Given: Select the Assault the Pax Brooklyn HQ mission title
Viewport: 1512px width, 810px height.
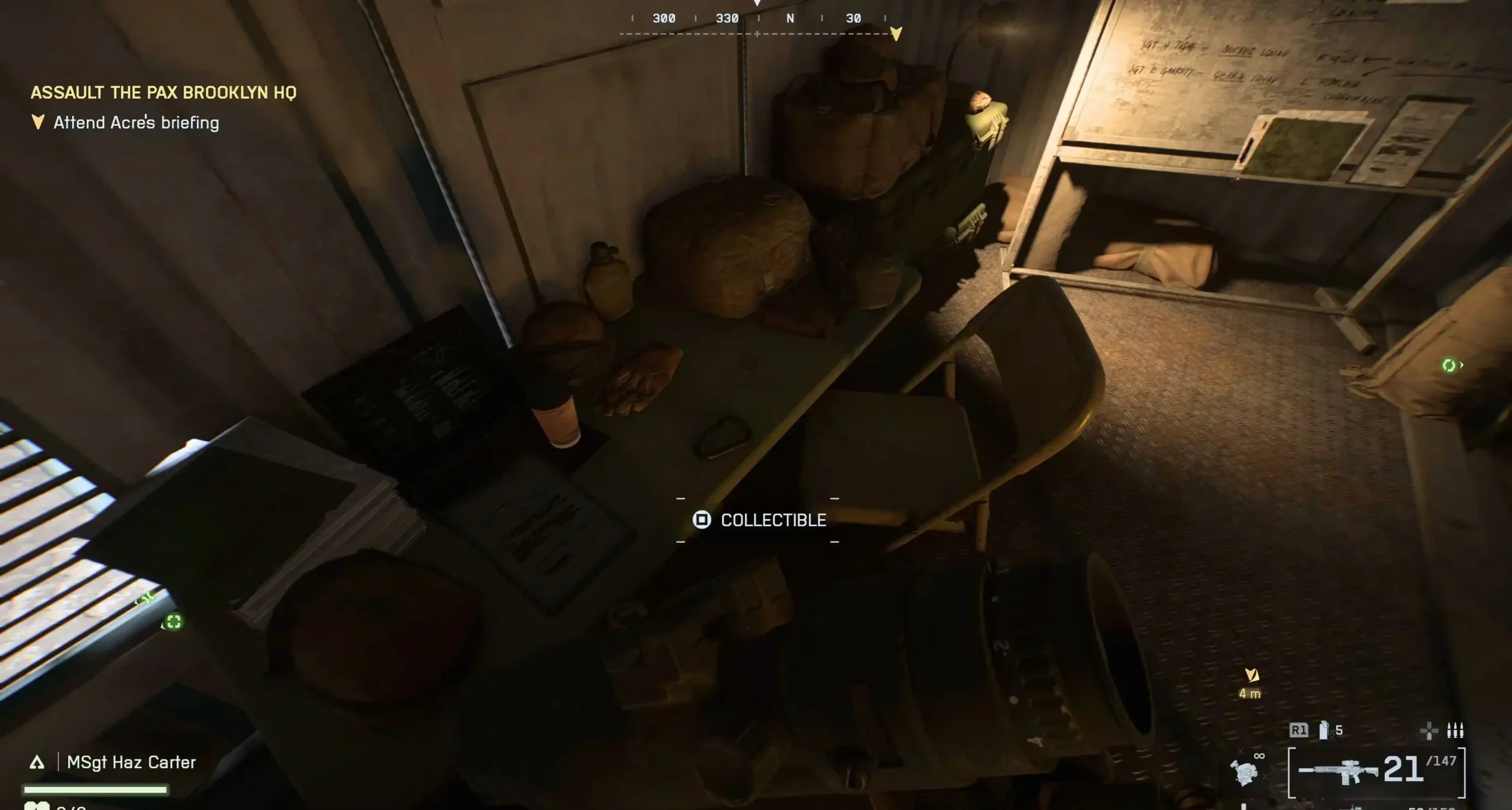Looking at the screenshot, I should [x=163, y=92].
